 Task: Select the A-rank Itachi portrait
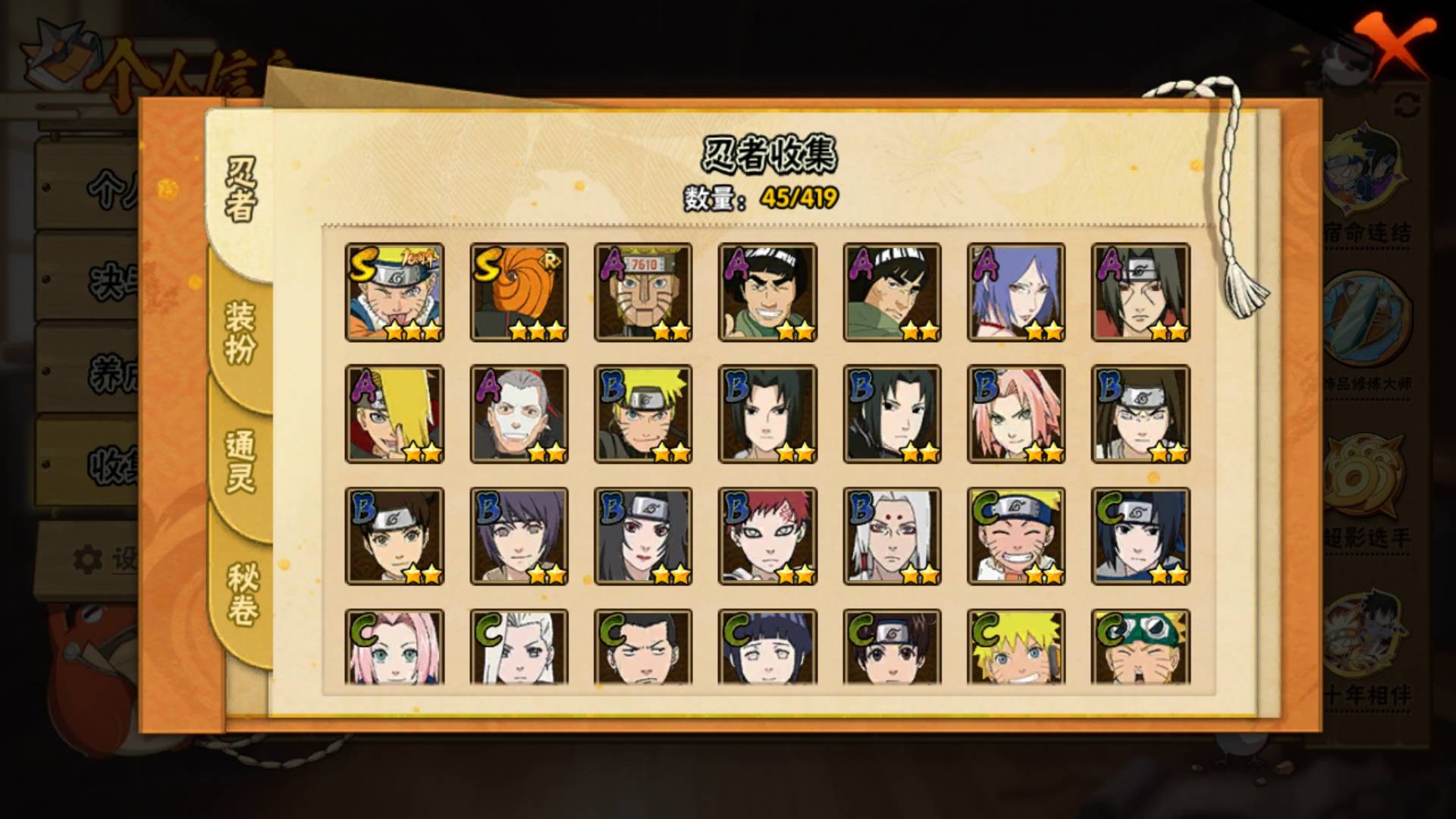(1141, 292)
